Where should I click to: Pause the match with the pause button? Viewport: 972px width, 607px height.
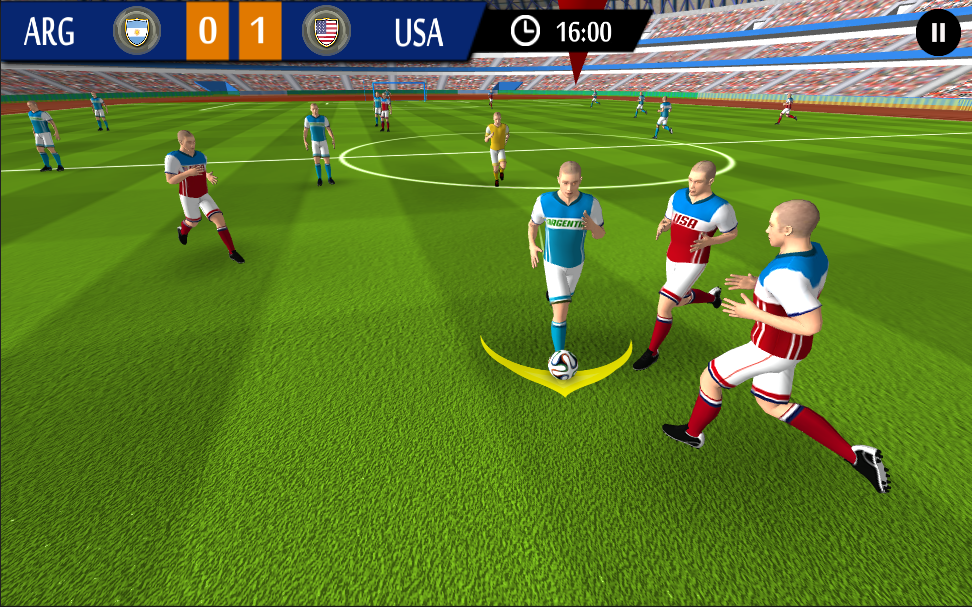[x=937, y=32]
